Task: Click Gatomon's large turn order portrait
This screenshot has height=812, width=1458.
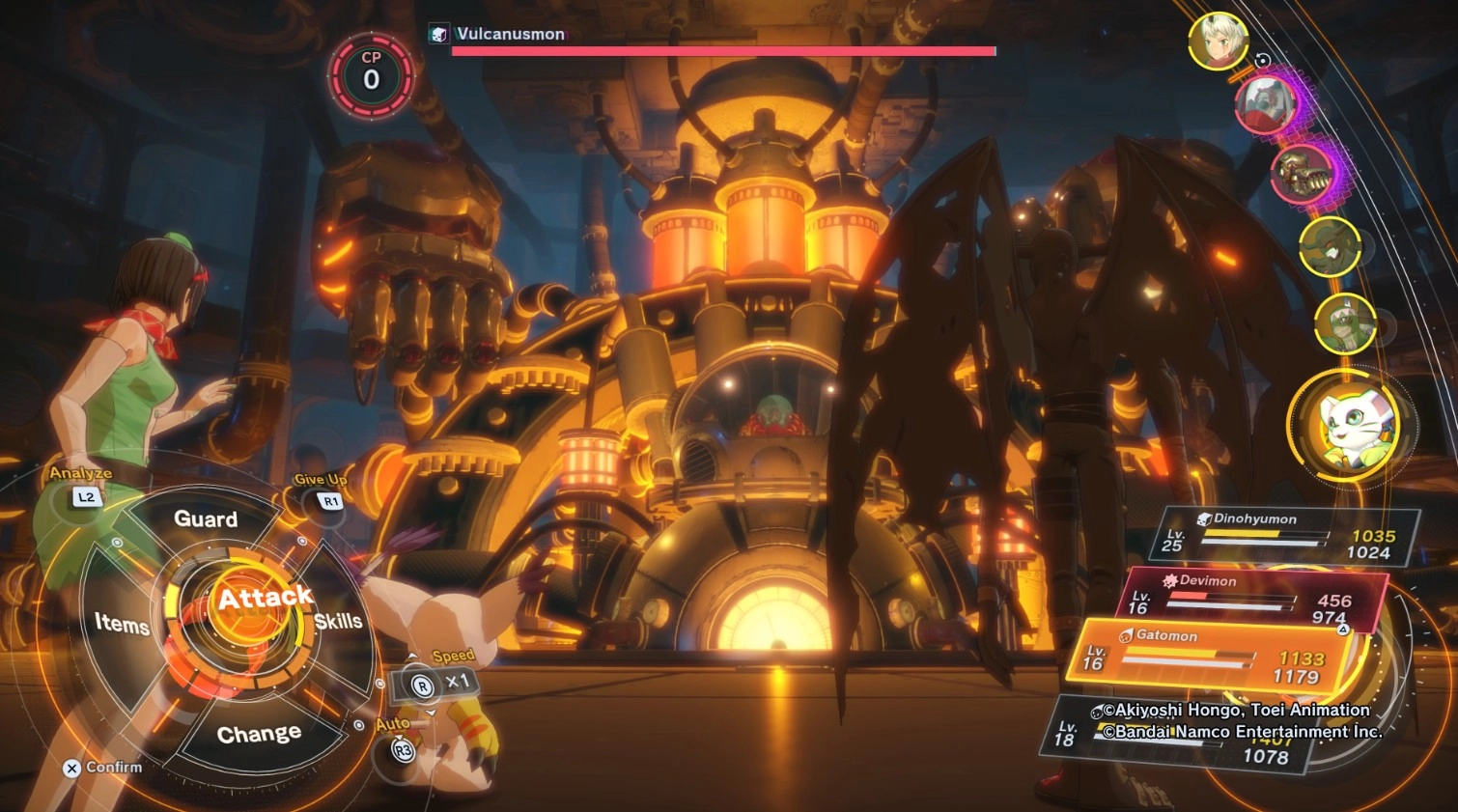Action: (x=1351, y=424)
